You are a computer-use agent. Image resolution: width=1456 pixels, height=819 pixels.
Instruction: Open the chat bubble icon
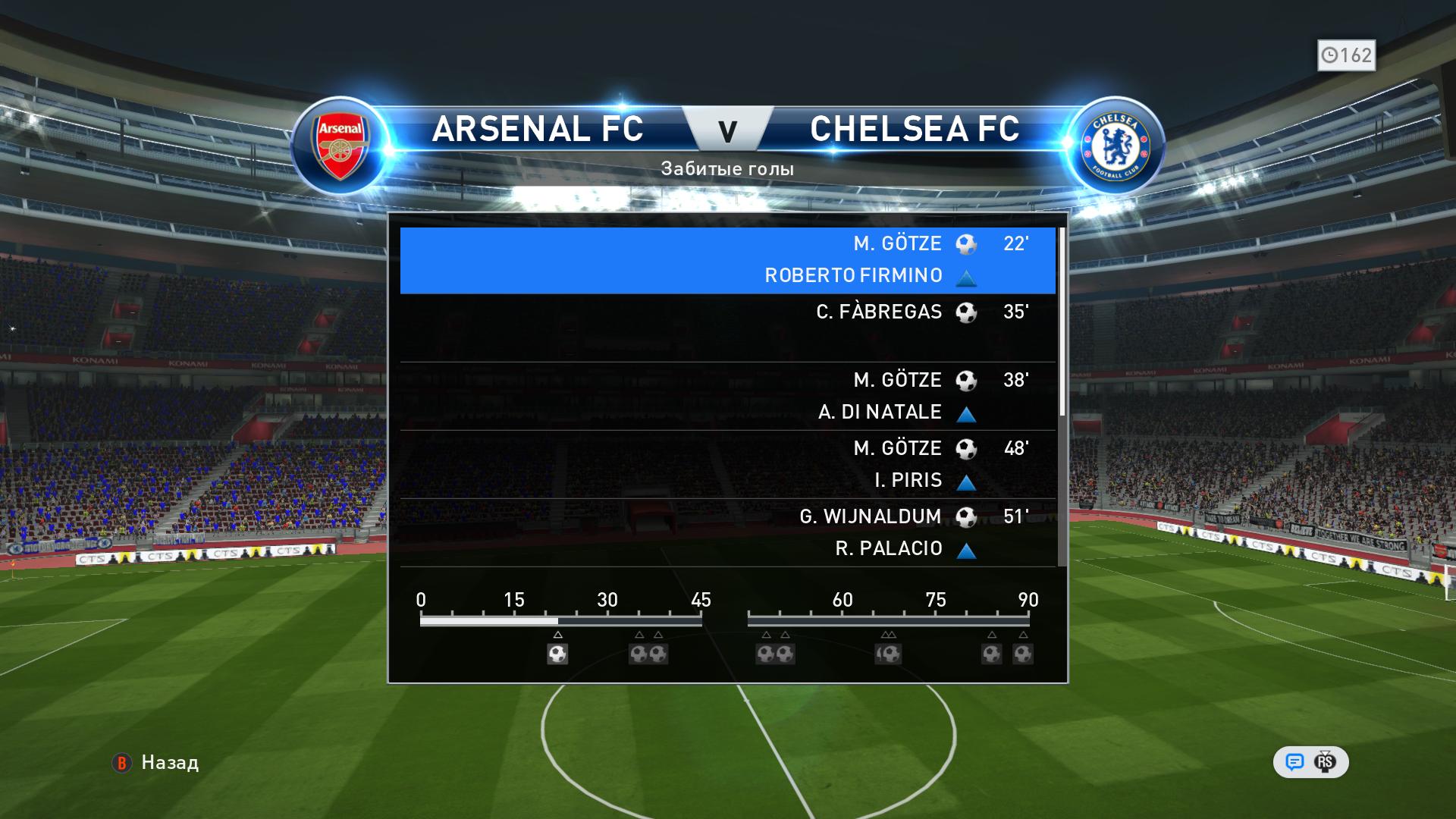pos(1294,762)
